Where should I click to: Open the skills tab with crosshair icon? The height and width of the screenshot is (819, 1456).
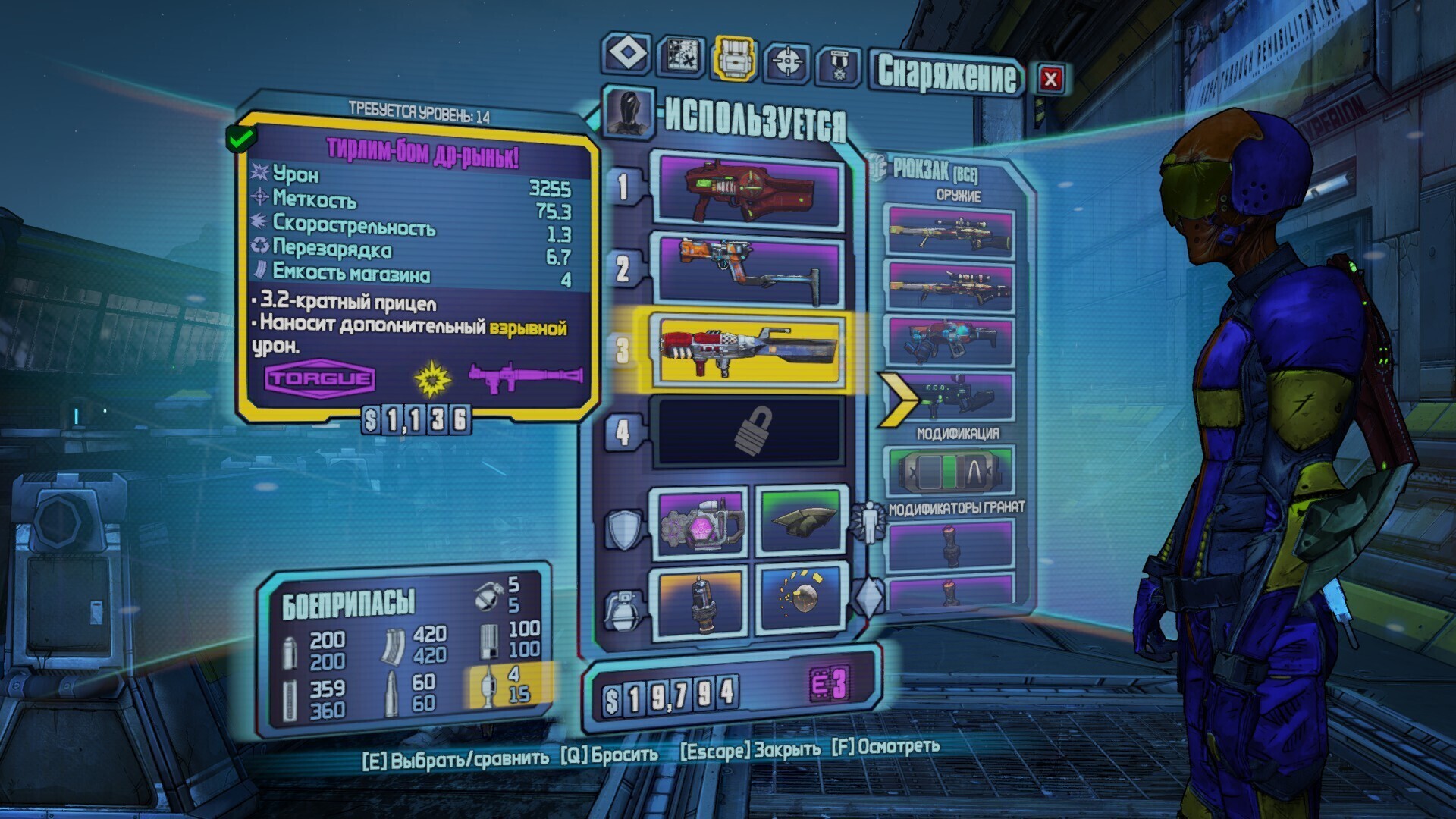click(786, 61)
